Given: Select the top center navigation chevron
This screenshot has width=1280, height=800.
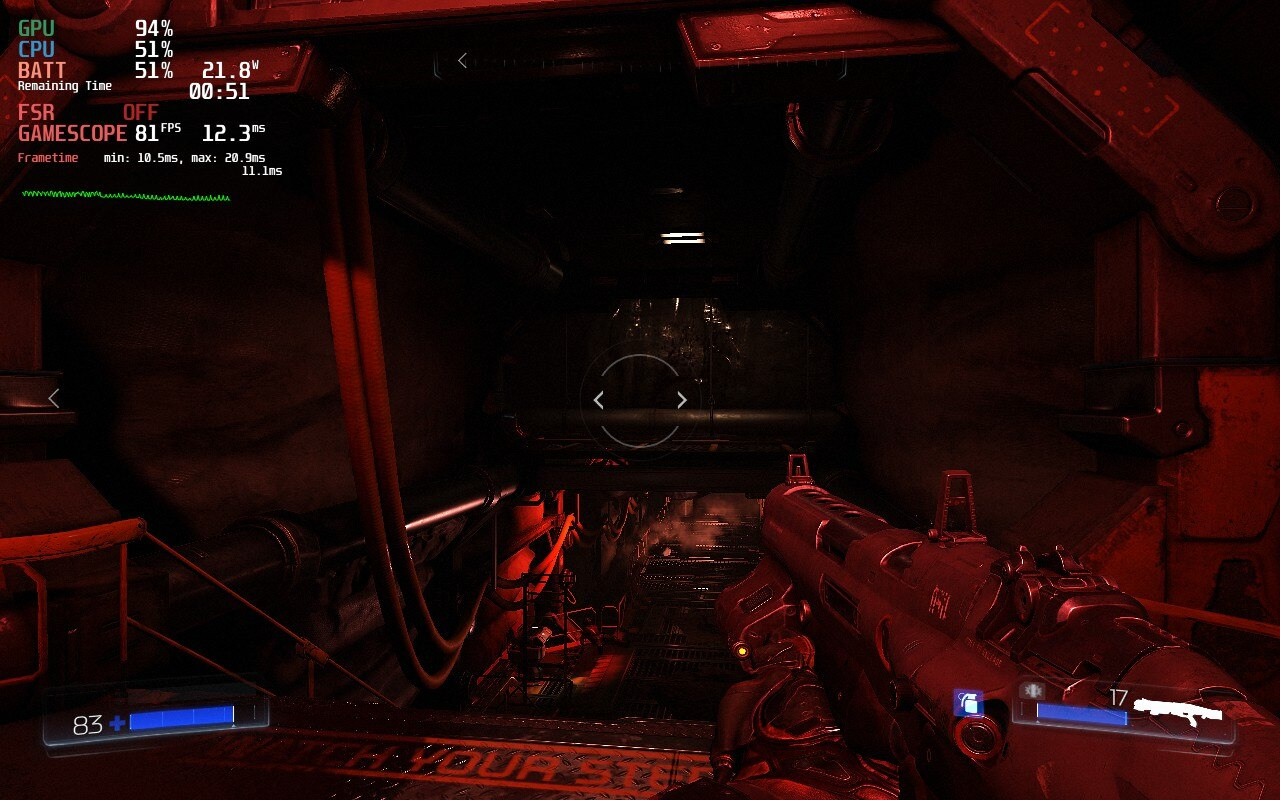Looking at the screenshot, I should (x=461, y=61).
